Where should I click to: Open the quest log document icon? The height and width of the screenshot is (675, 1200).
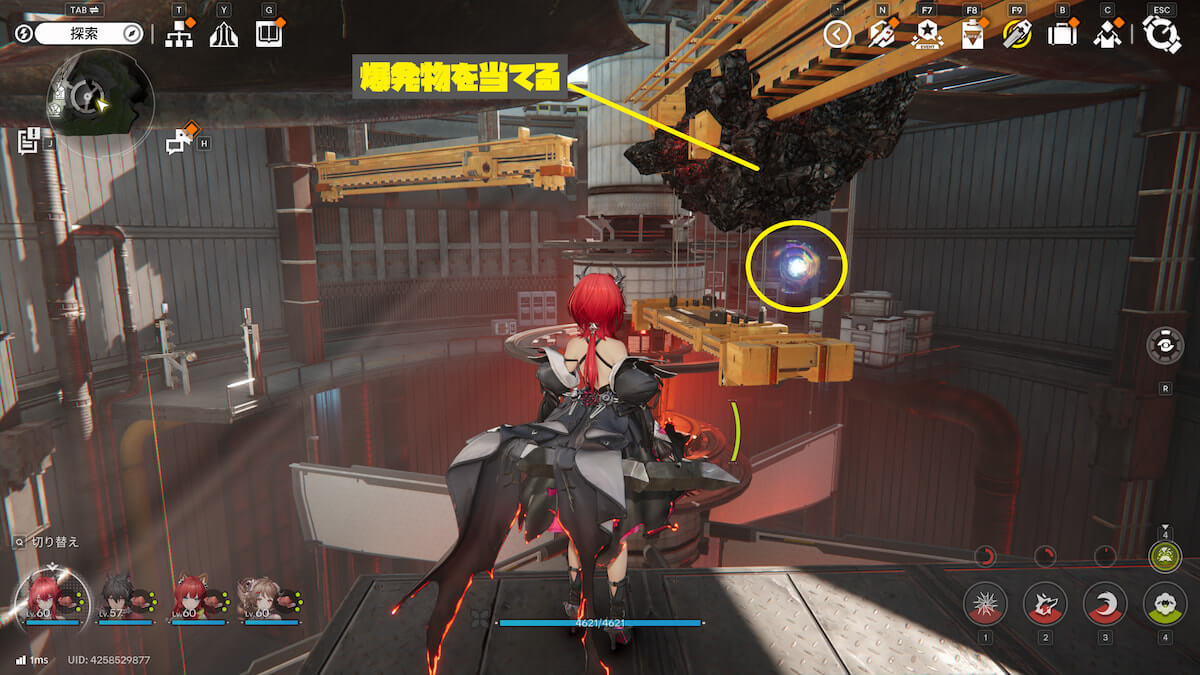click(x=28, y=139)
